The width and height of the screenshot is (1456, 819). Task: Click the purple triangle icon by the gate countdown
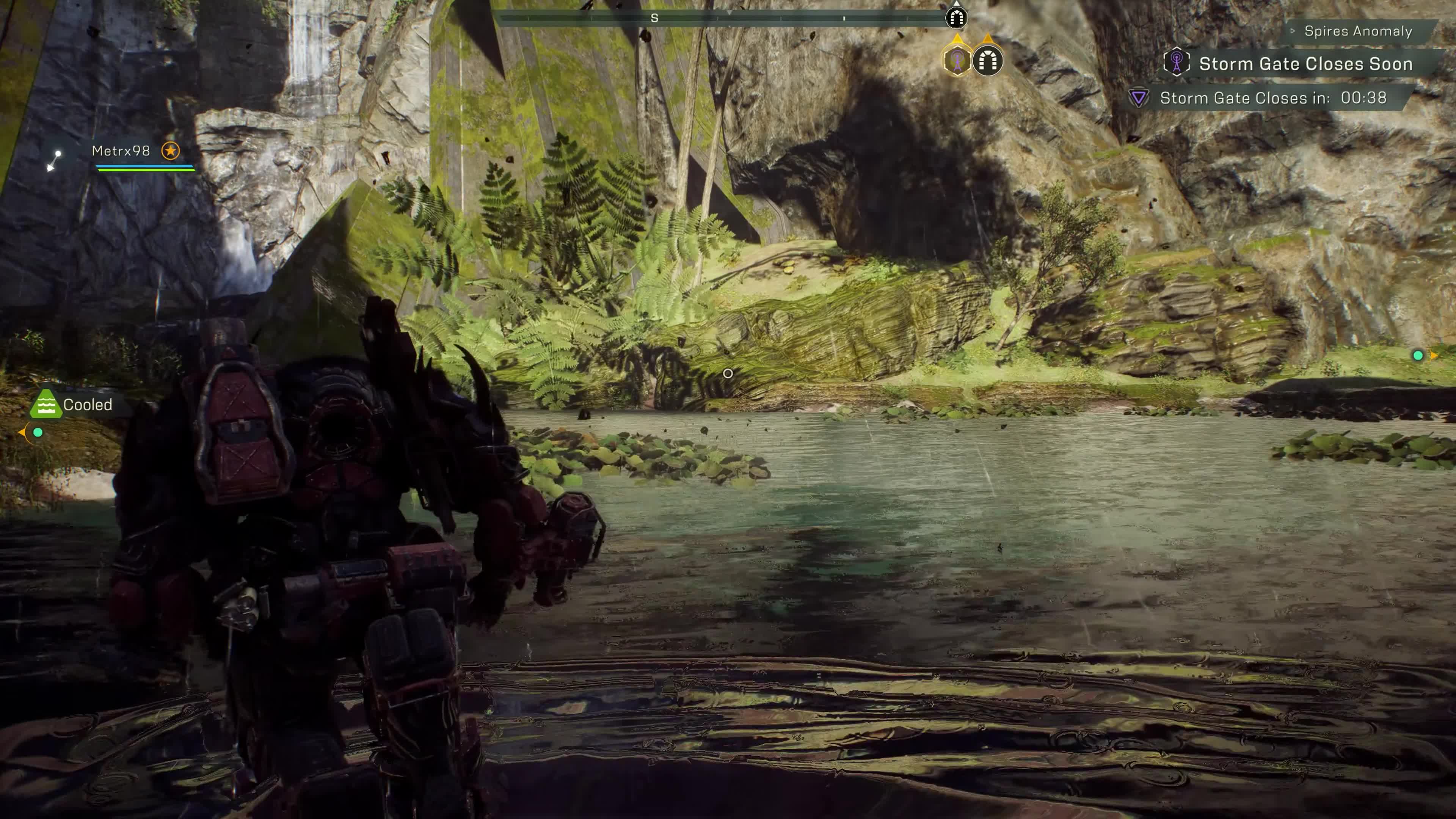click(x=1138, y=98)
